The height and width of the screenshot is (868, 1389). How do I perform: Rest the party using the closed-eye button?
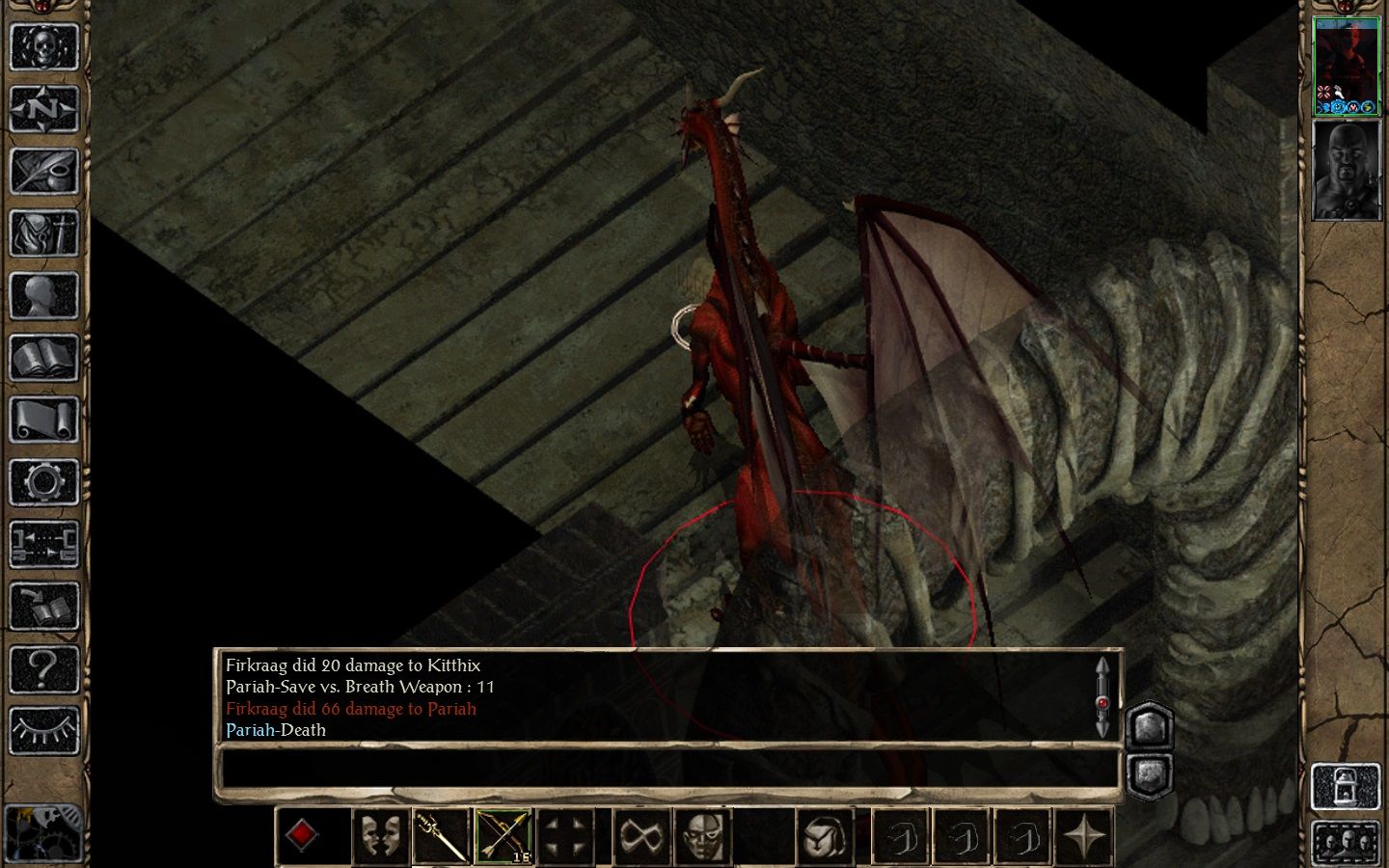point(43,730)
